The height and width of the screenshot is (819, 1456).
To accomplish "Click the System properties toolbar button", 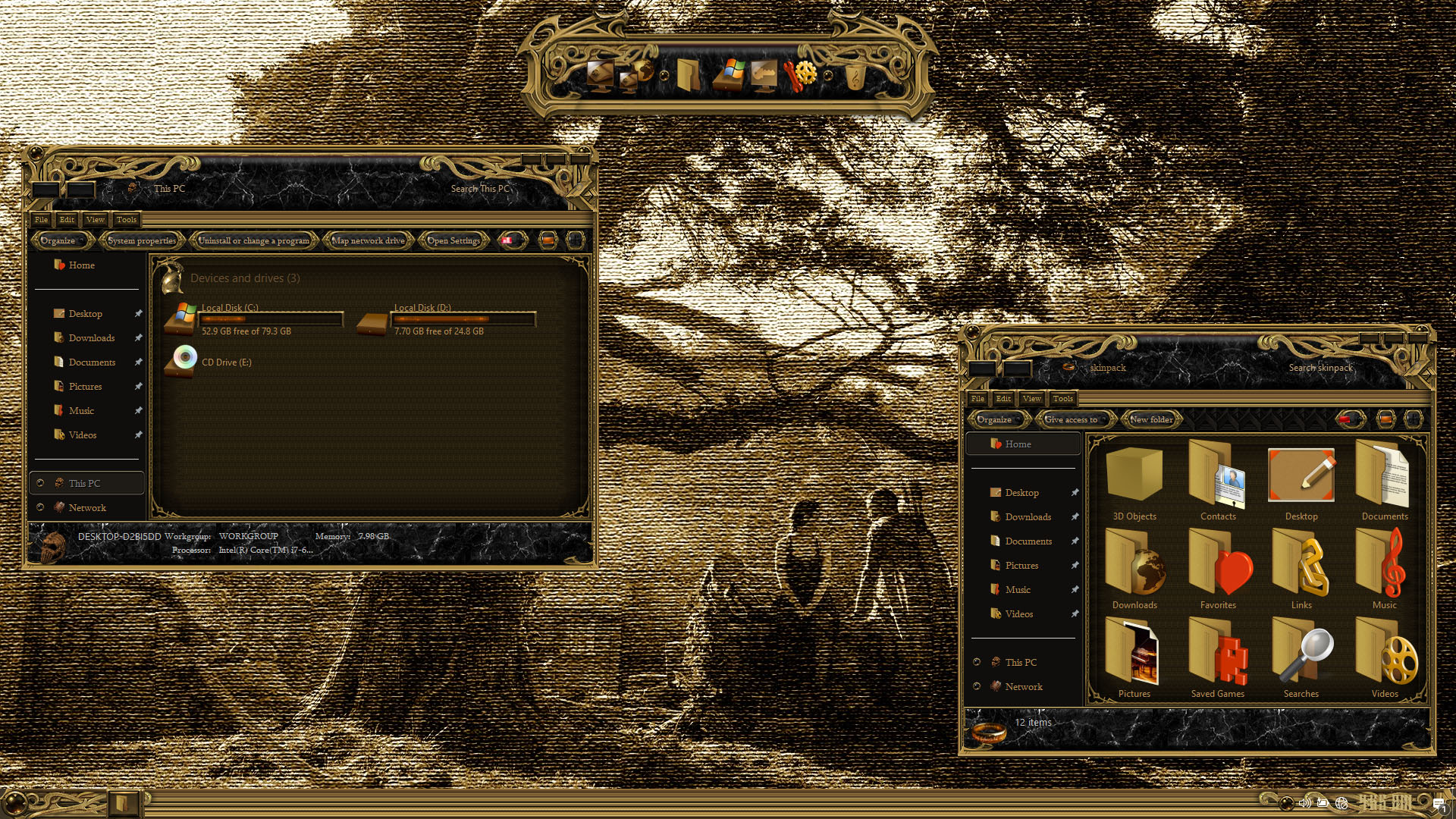I will tap(142, 240).
